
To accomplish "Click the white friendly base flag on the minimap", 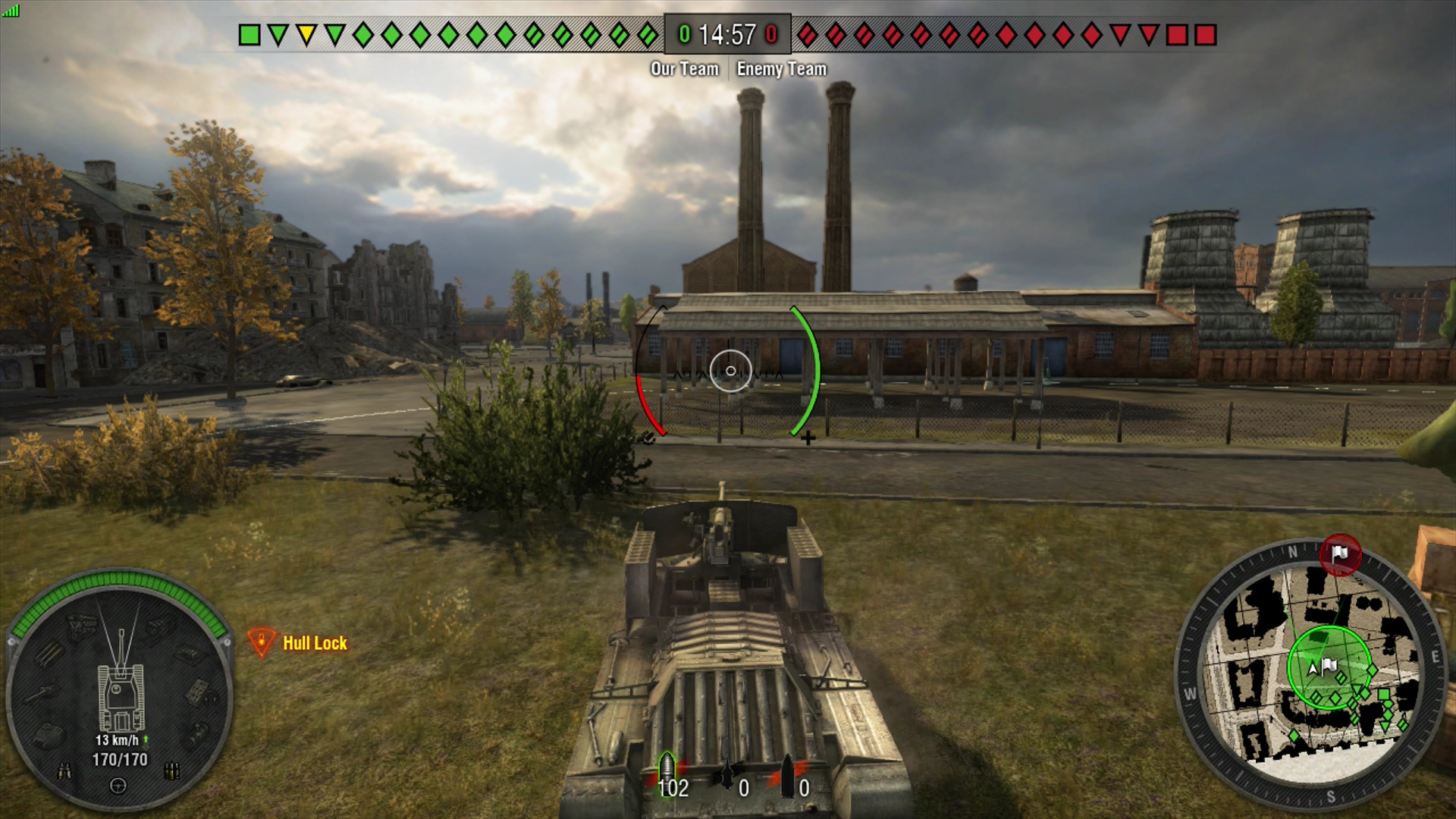I will pyautogui.click(x=1329, y=666).
